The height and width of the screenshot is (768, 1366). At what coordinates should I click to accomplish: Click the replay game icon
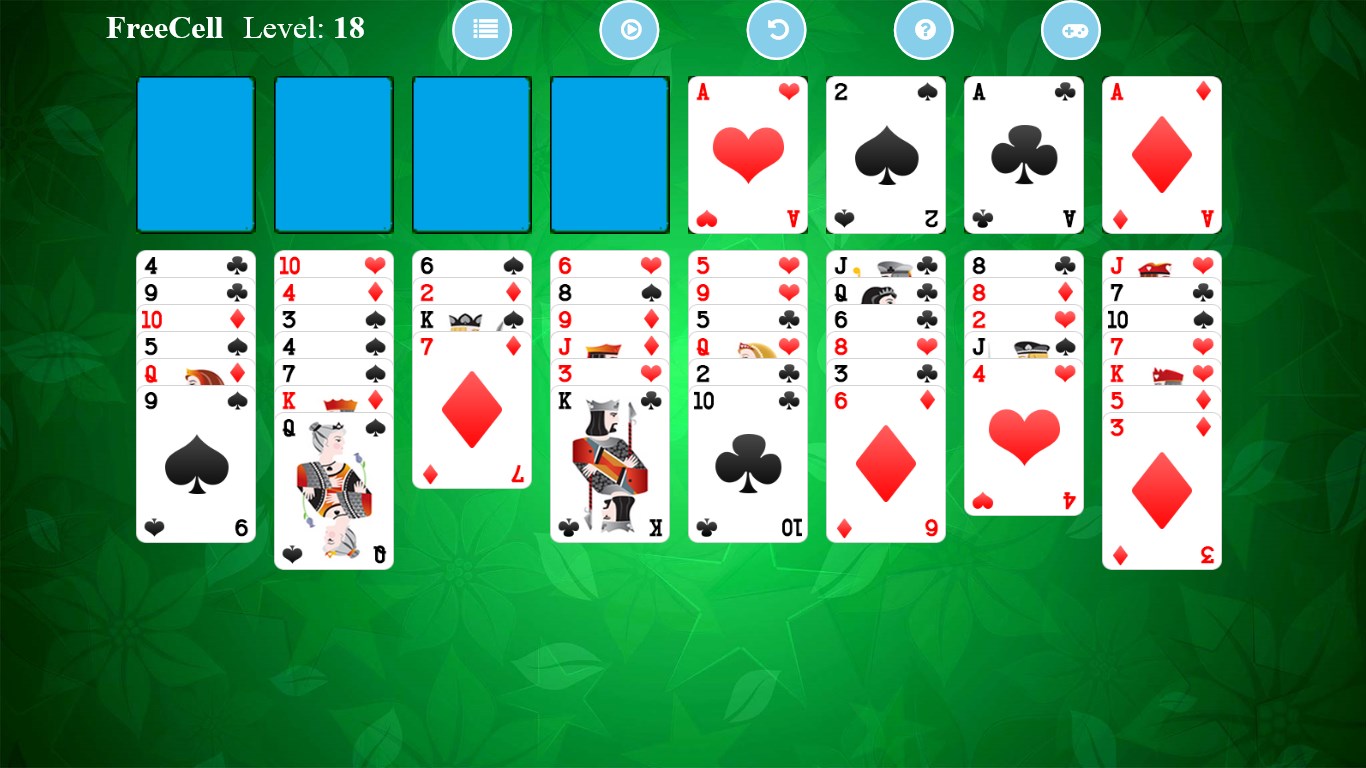(x=629, y=30)
